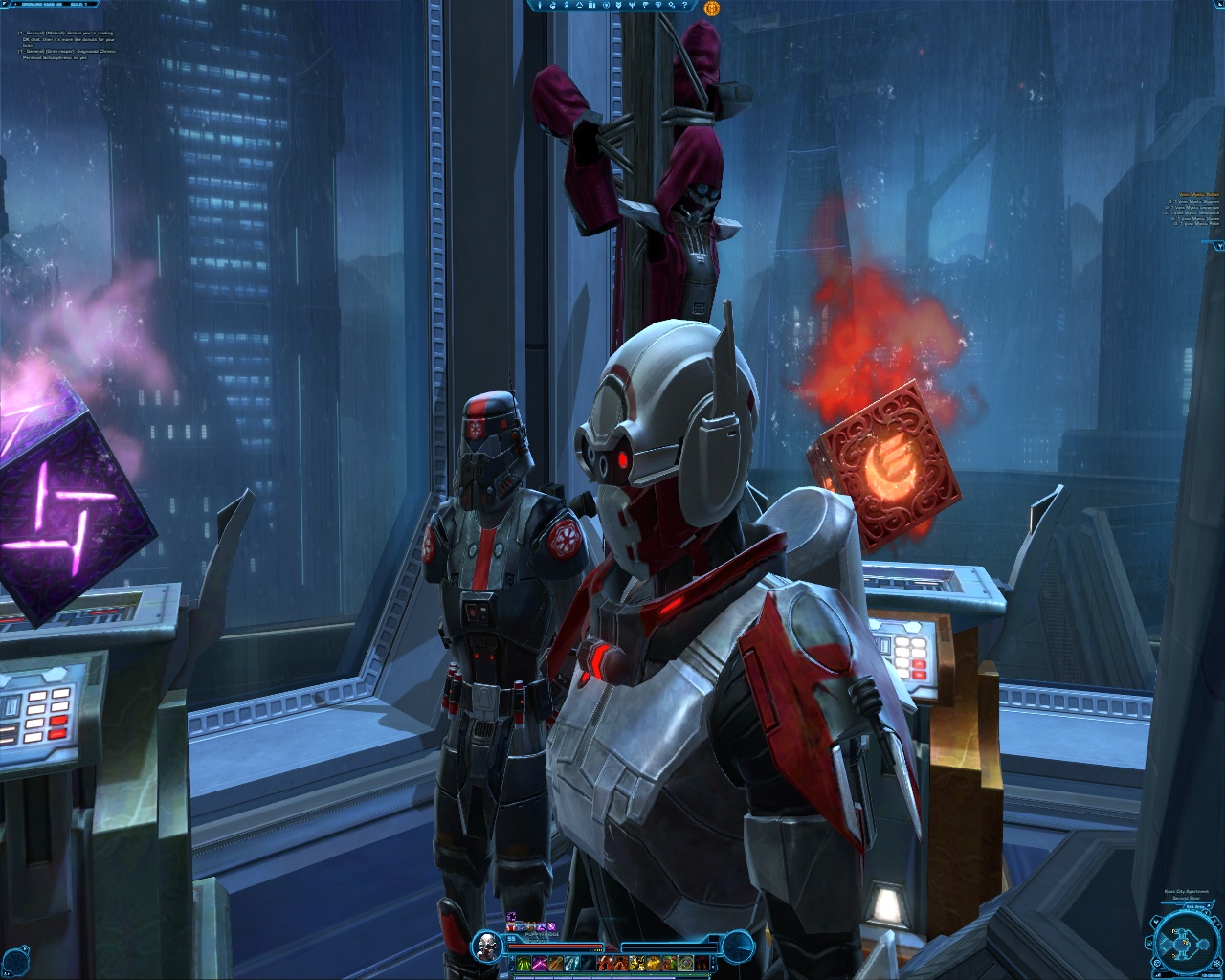Open the gear-shaped preferences icon in top menu
The image size is (1225, 980).
671,6
